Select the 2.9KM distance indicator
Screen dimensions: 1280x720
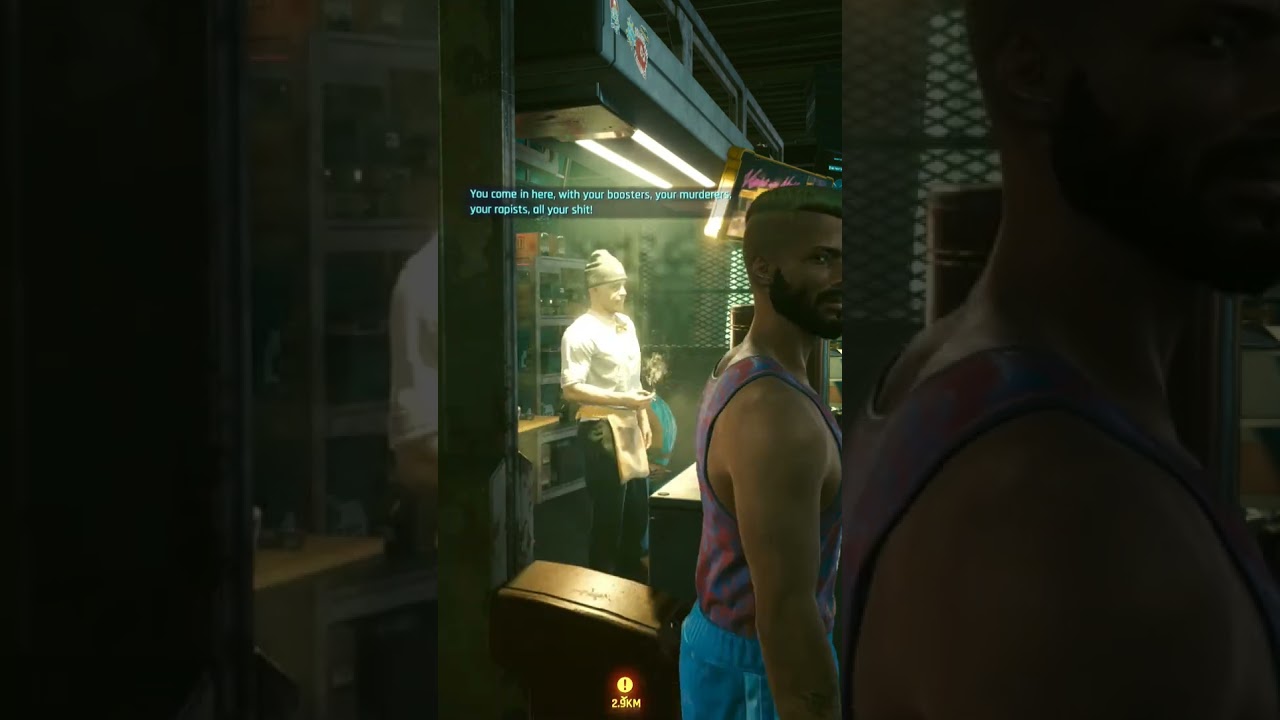pyautogui.click(x=624, y=704)
